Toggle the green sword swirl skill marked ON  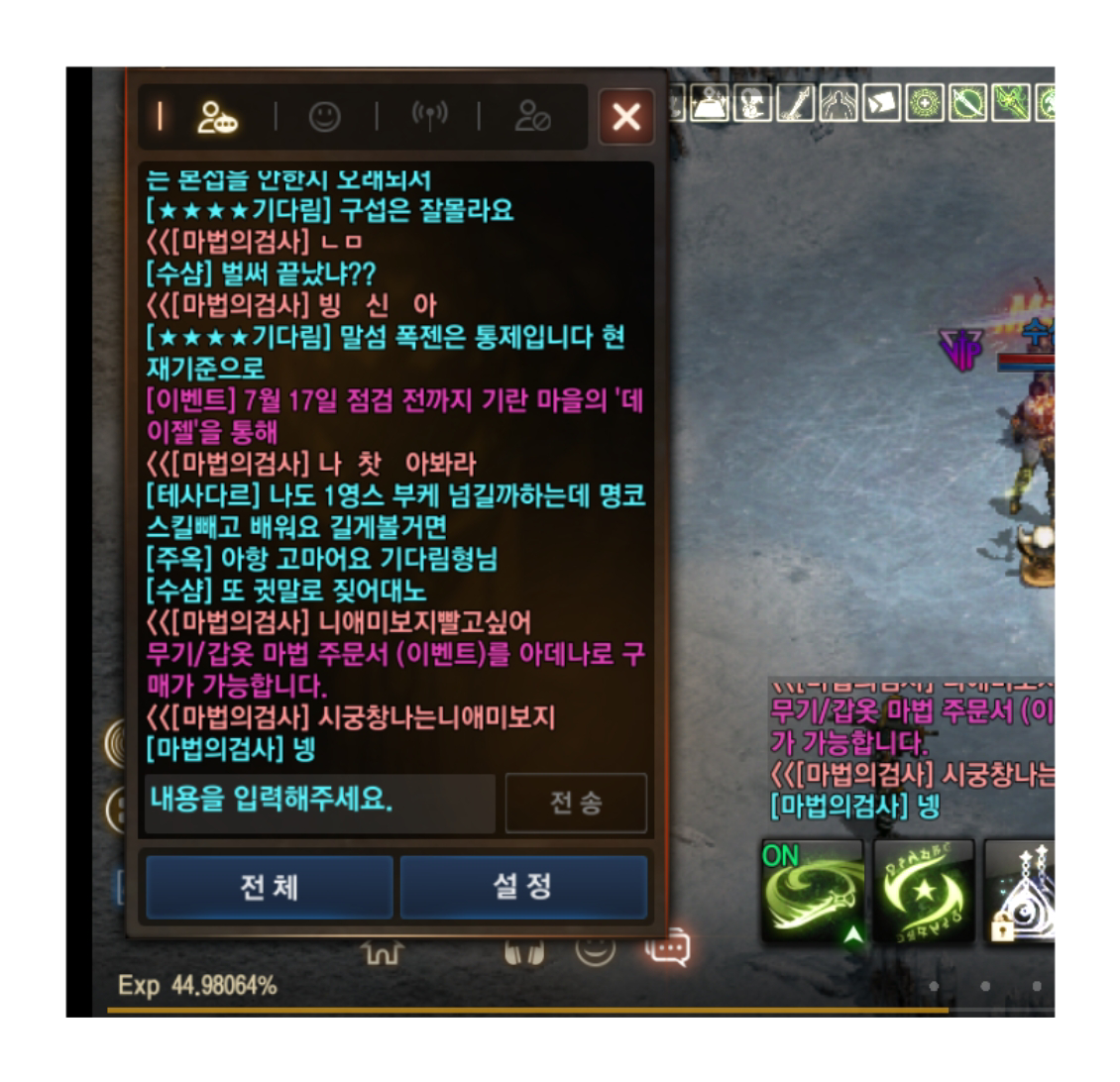tap(812, 891)
